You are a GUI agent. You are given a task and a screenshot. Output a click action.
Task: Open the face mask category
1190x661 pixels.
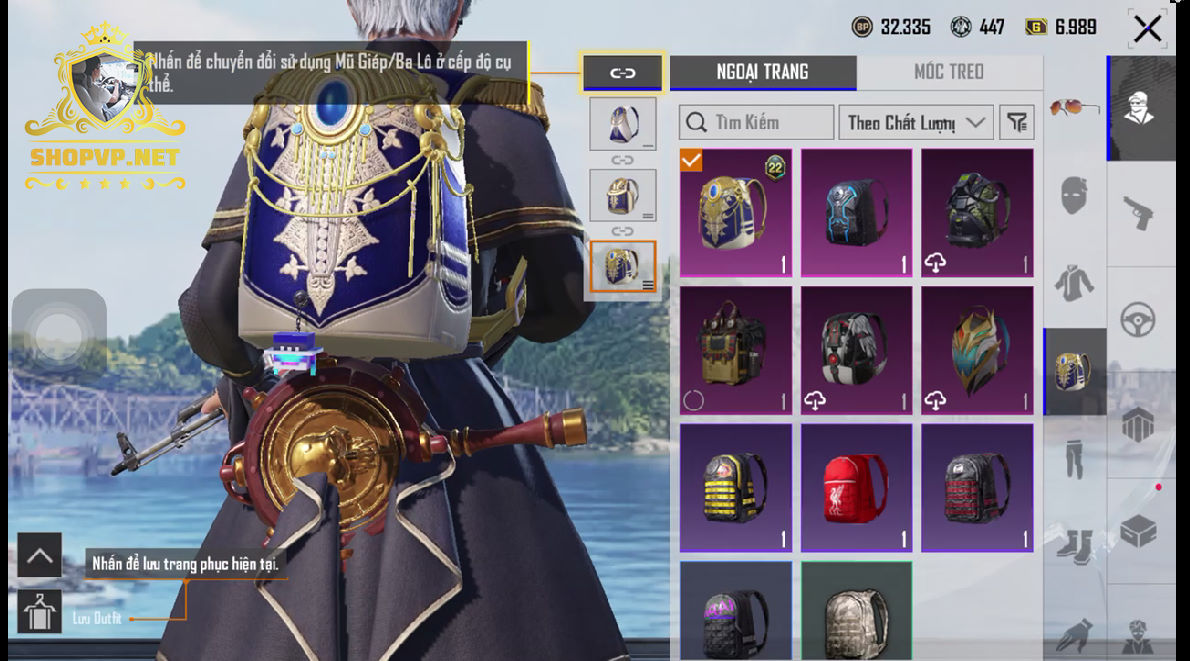(1074, 192)
